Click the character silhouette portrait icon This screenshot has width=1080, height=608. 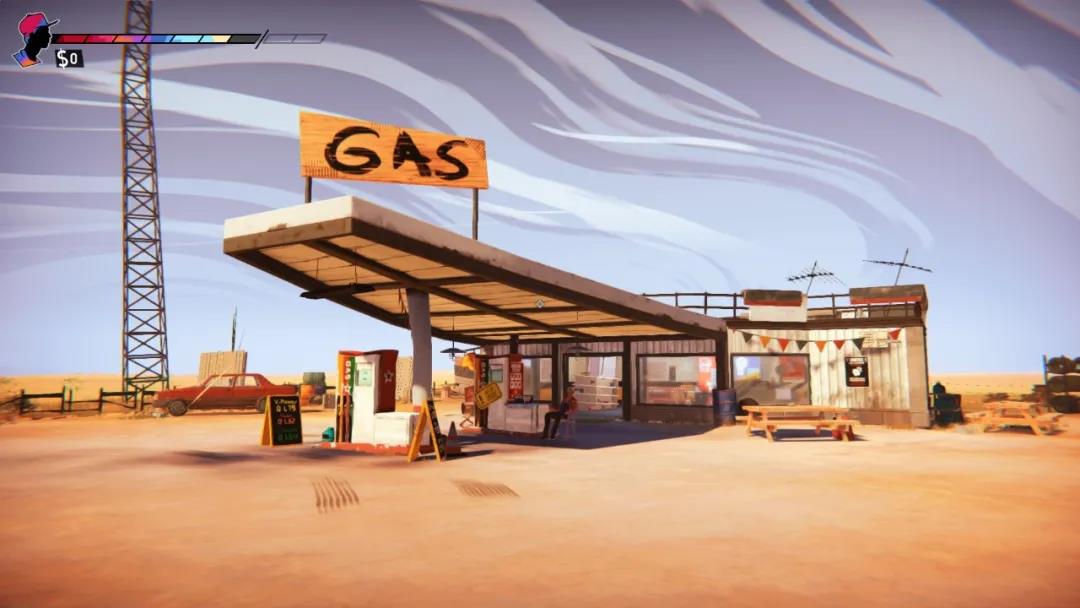coord(33,39)
